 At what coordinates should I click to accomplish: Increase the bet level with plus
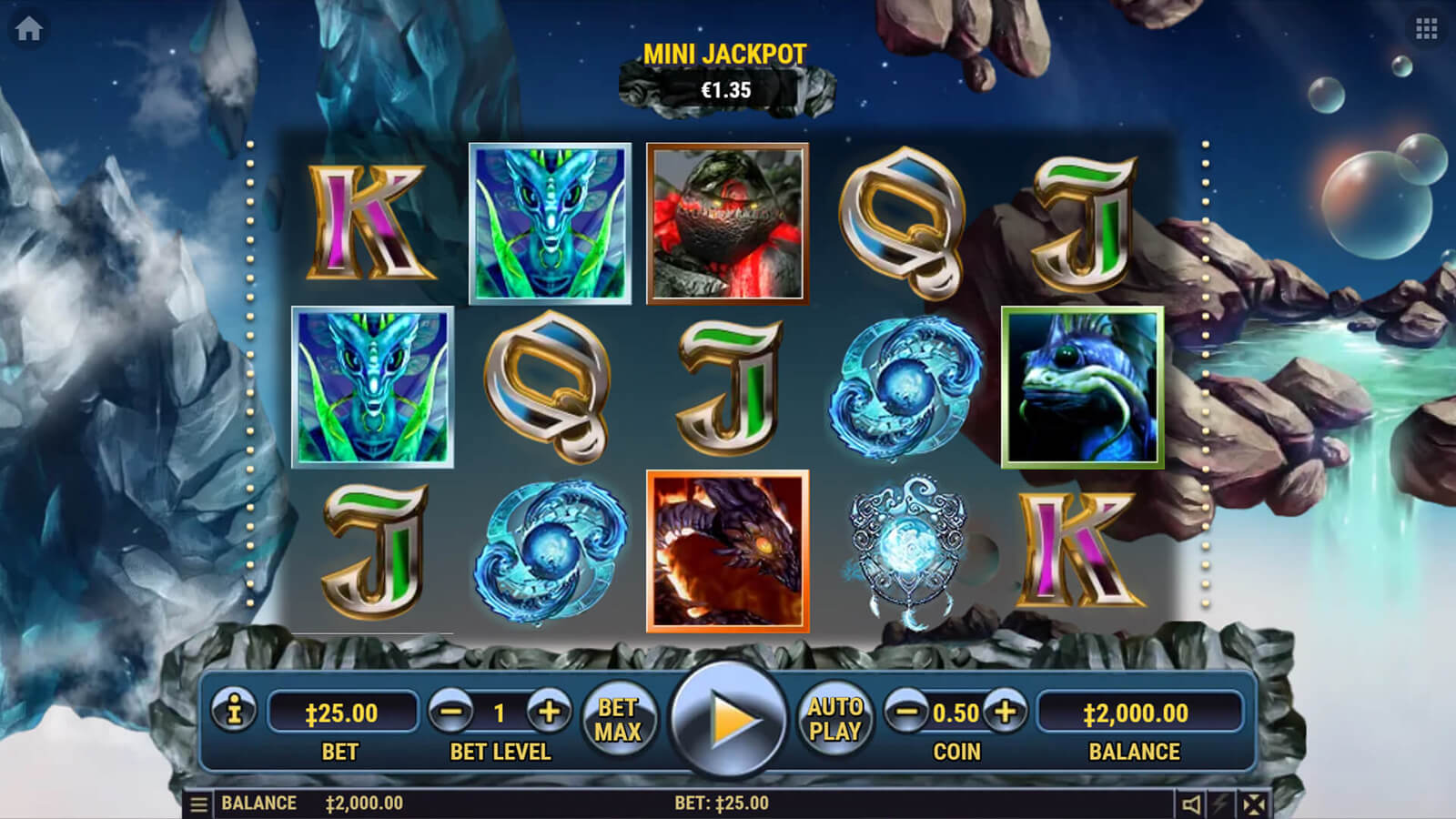pyautogui.click(x=549, y=712)
